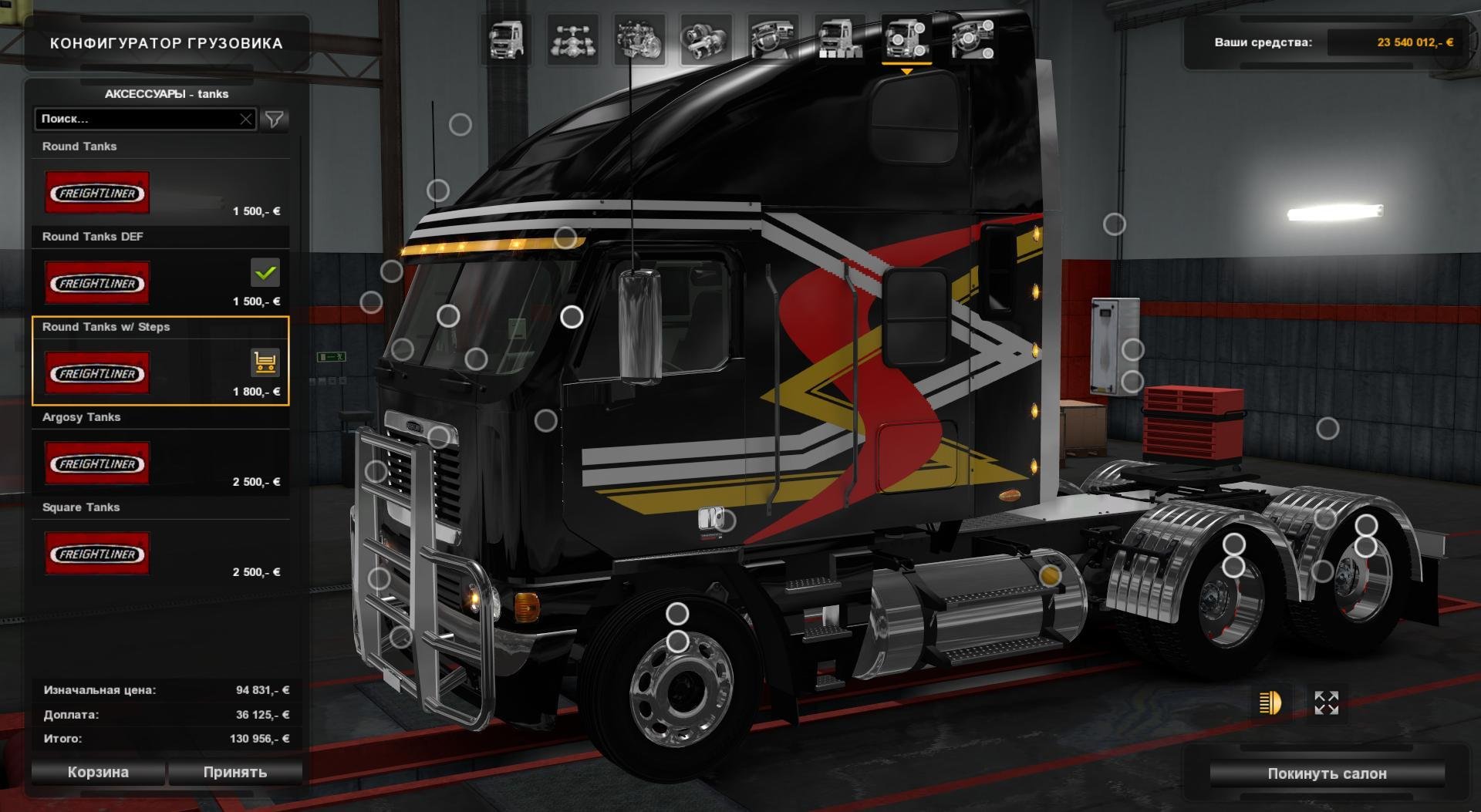The image size is (1481, 812).
Task: Select the Square Tanks Freightliner option
Action: pyautogui.click(x=97, y=553)
